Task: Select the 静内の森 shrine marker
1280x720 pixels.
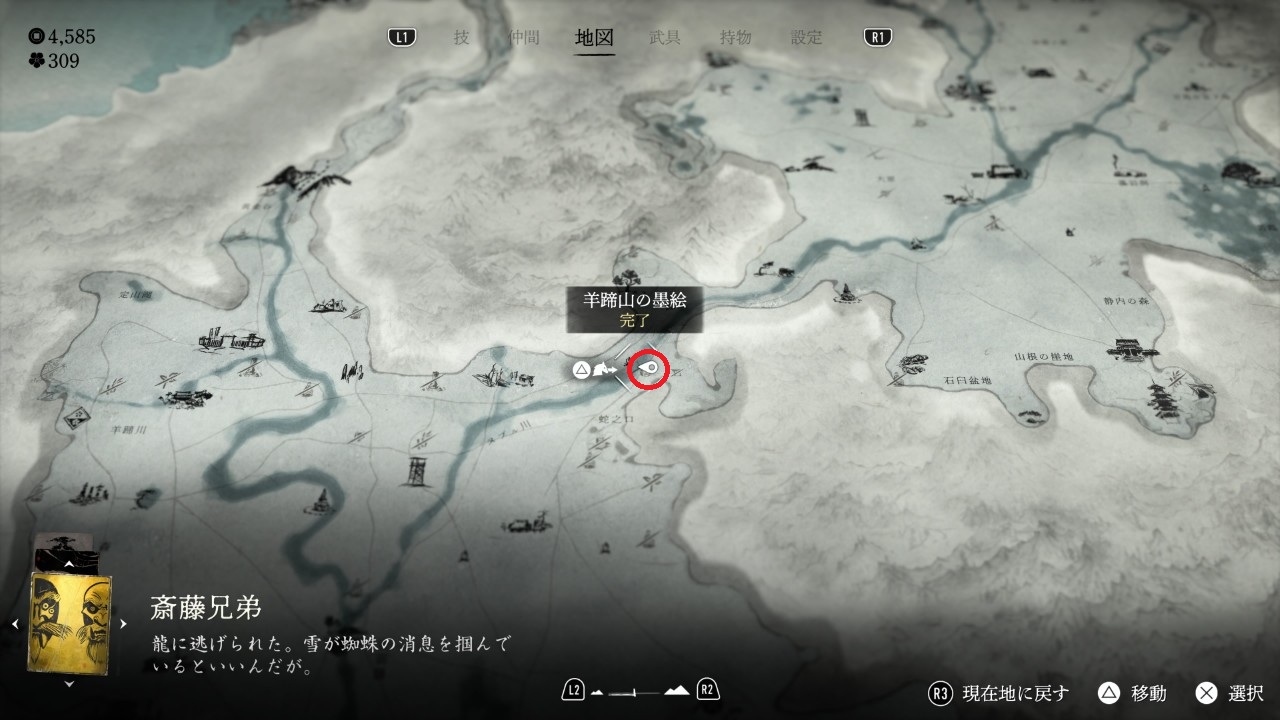Action: click(1131, 350)
